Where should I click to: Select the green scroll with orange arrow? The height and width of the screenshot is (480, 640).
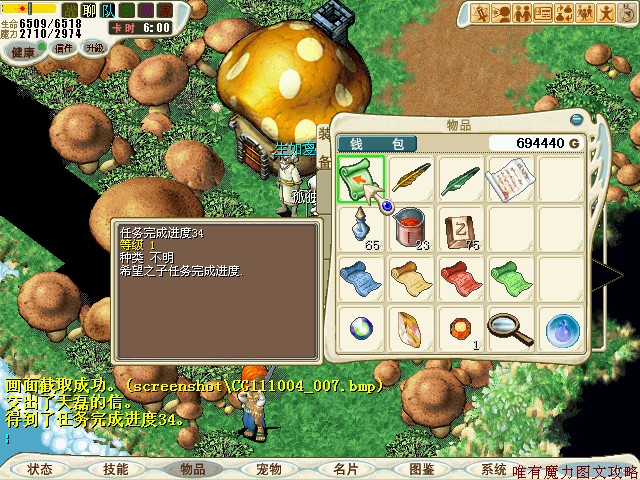[x=361, y=179]
